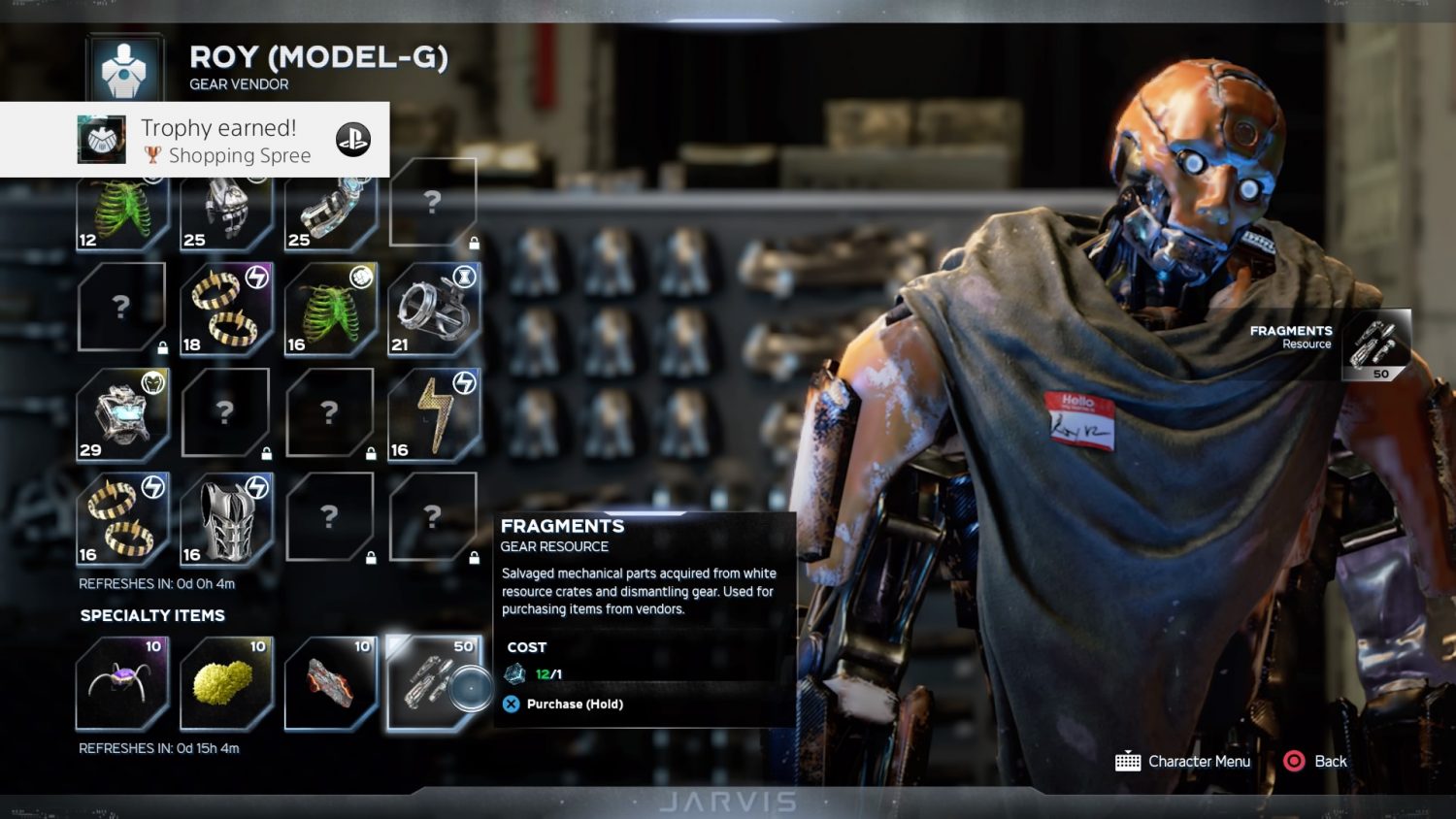Select the Fragments specialty item slot
Image resolution: width=1456 pixels, height=819 pixels.
[434, 683]
